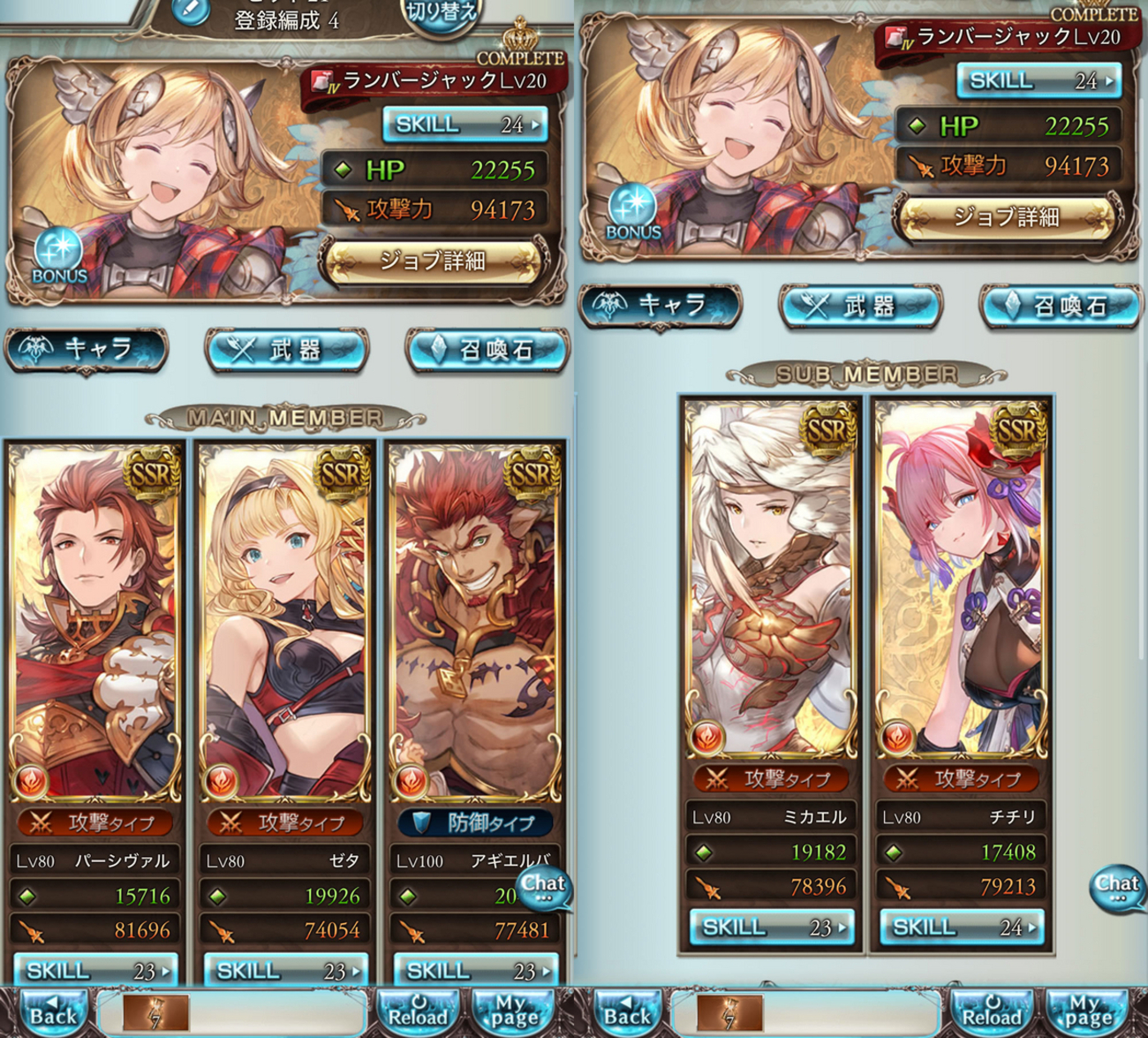The height and width of the screenshot is (1038, 1148).
Task: Show the SKILL button under アギエルバ
Action: tap(475, 970)
